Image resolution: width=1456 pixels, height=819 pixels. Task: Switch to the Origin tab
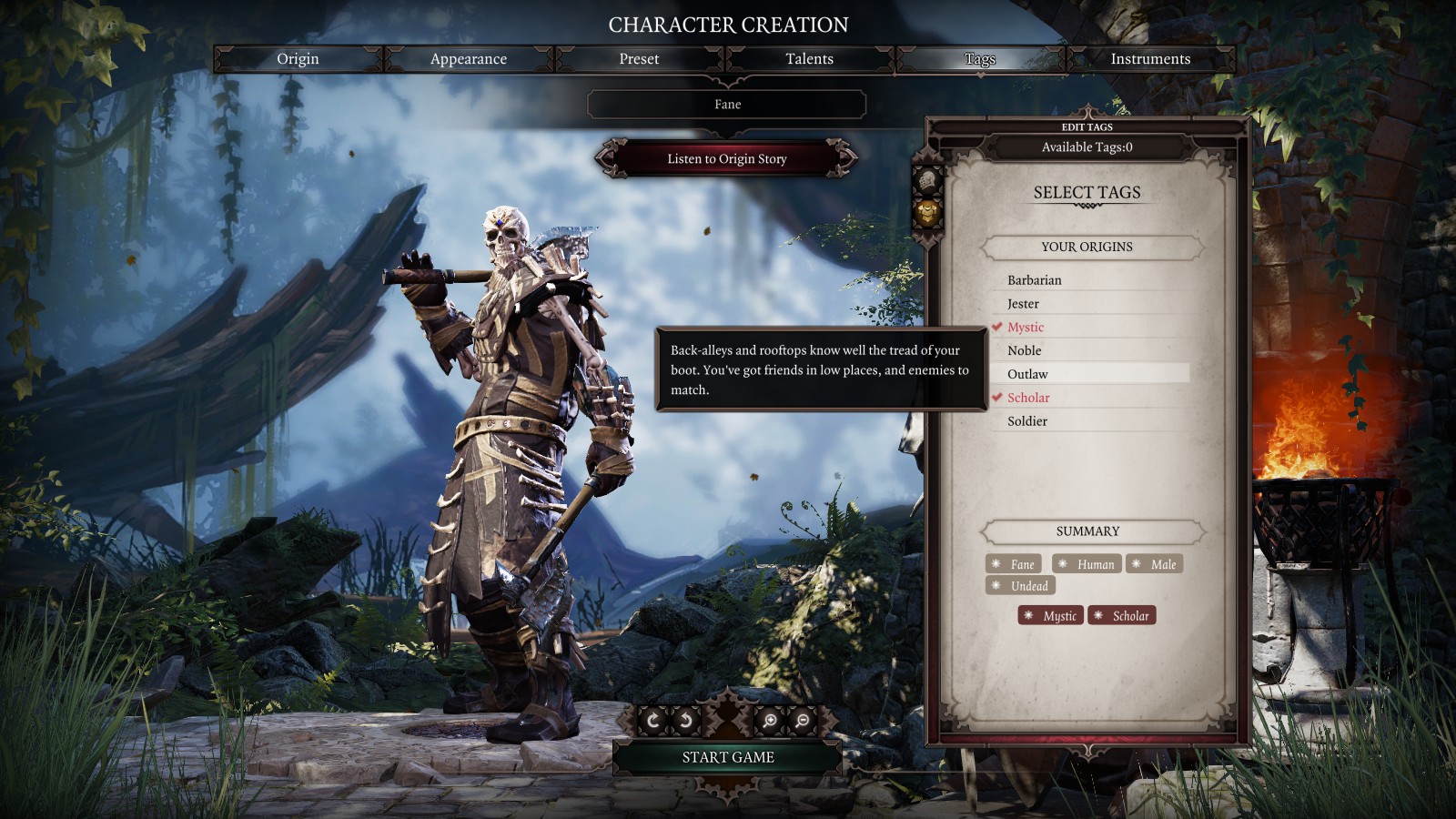298,59
